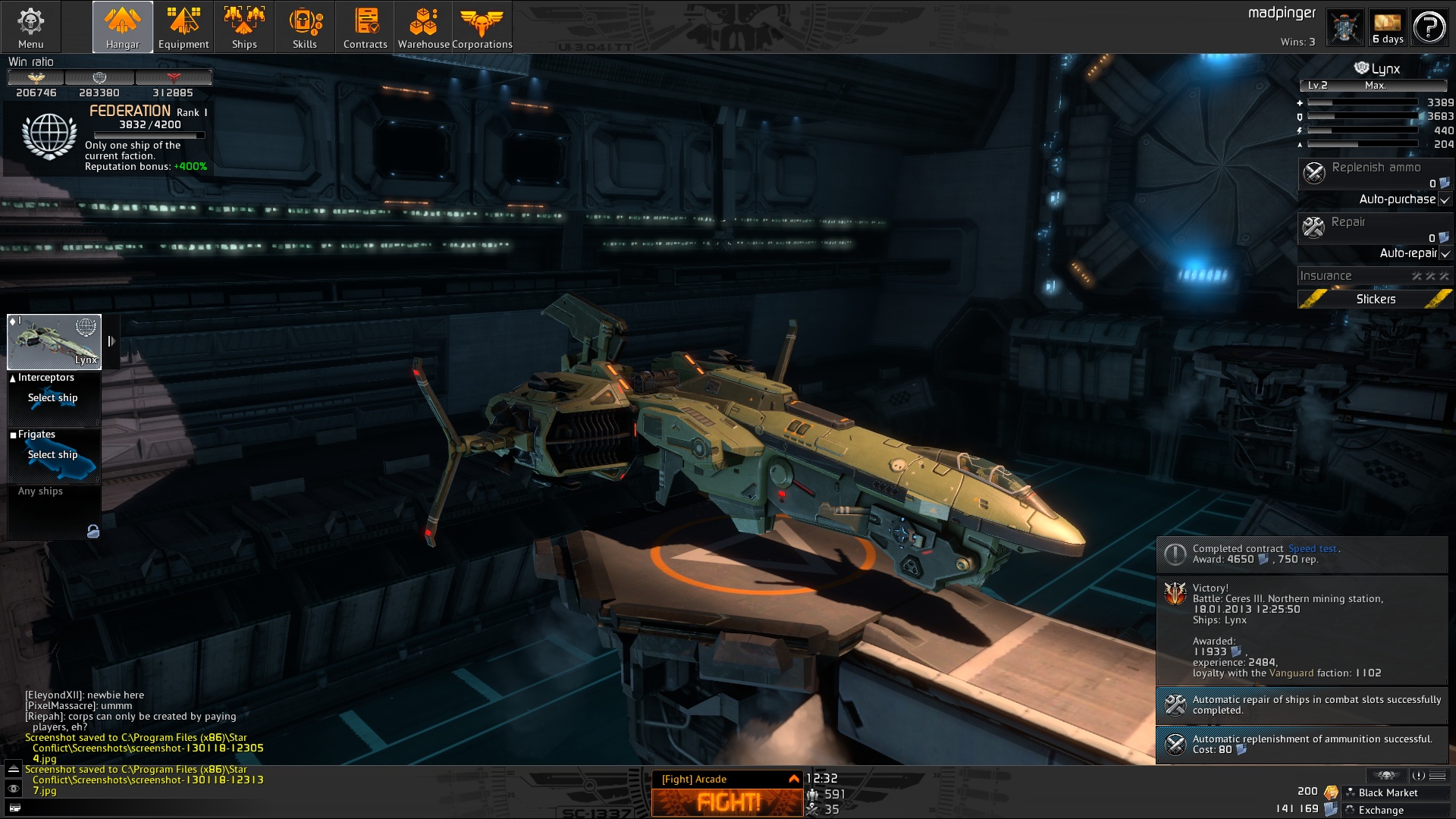The height and width of the screenshot is (819, 1456).
Task: Go to the Ships tab
Action: pos(244,27)
